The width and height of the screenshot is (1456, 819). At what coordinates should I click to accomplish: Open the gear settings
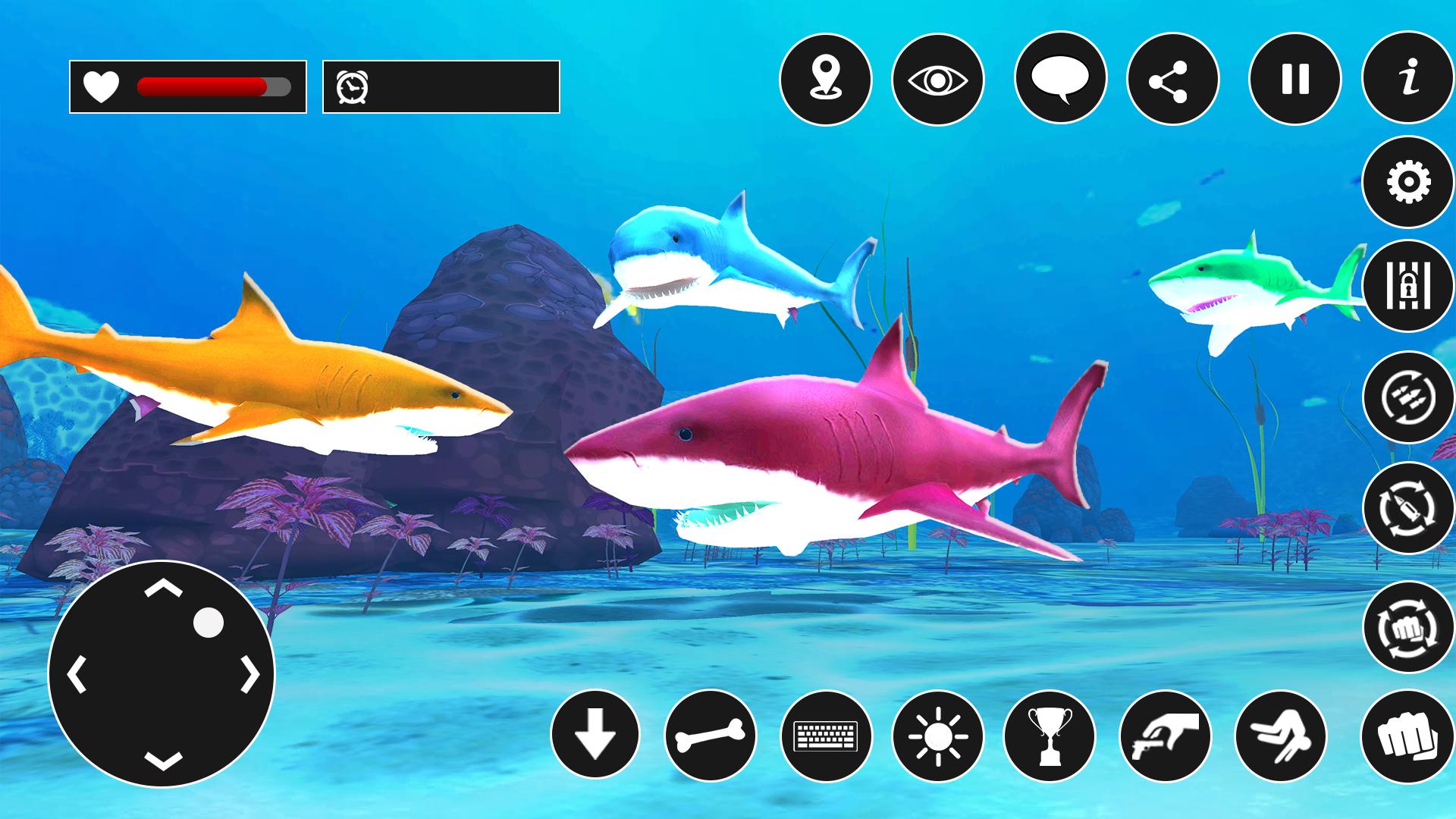pyautogui.click(x=1408, y=182)
